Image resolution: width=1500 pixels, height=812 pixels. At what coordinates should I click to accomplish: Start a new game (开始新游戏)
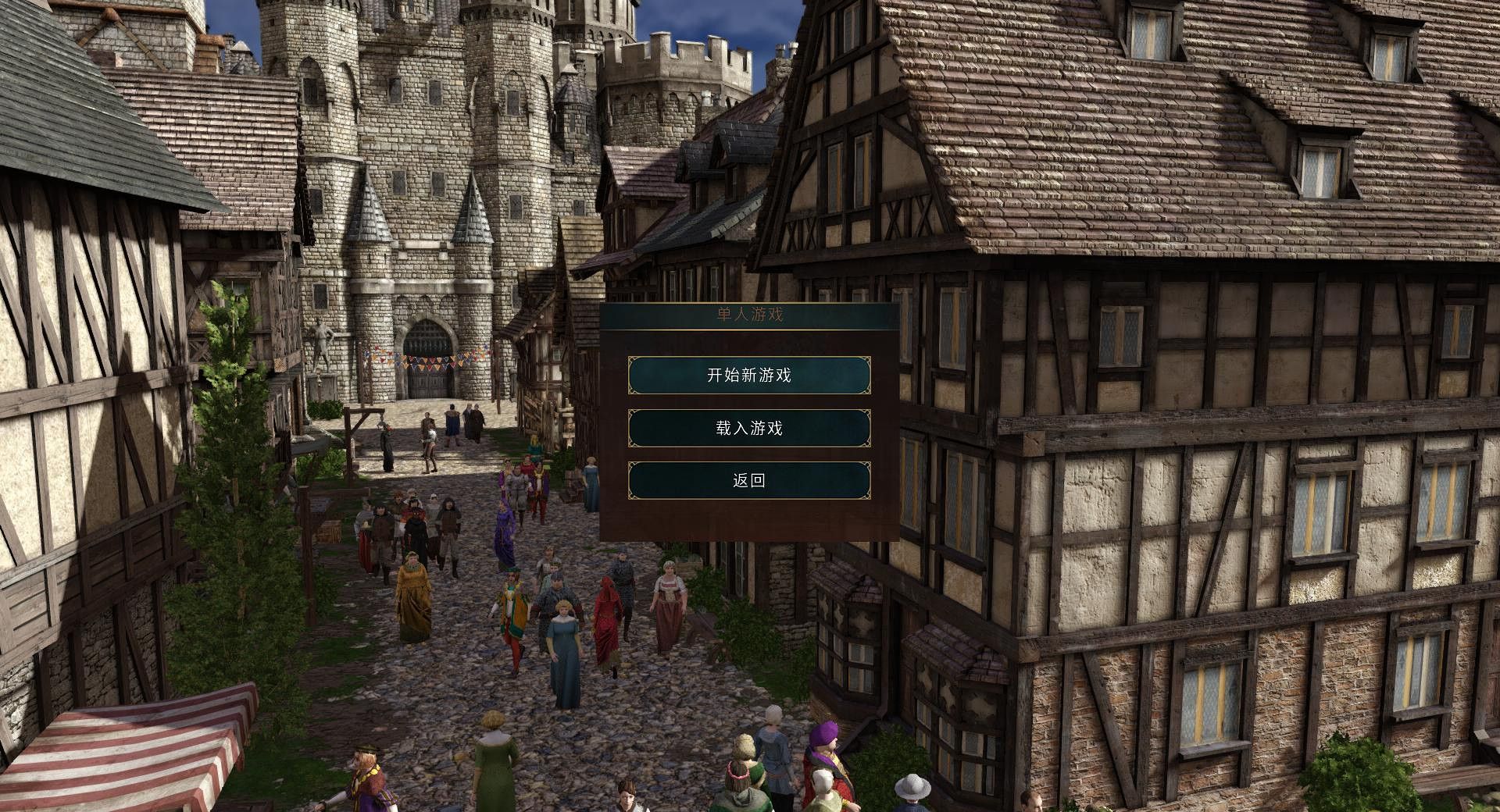click(749, 376)
